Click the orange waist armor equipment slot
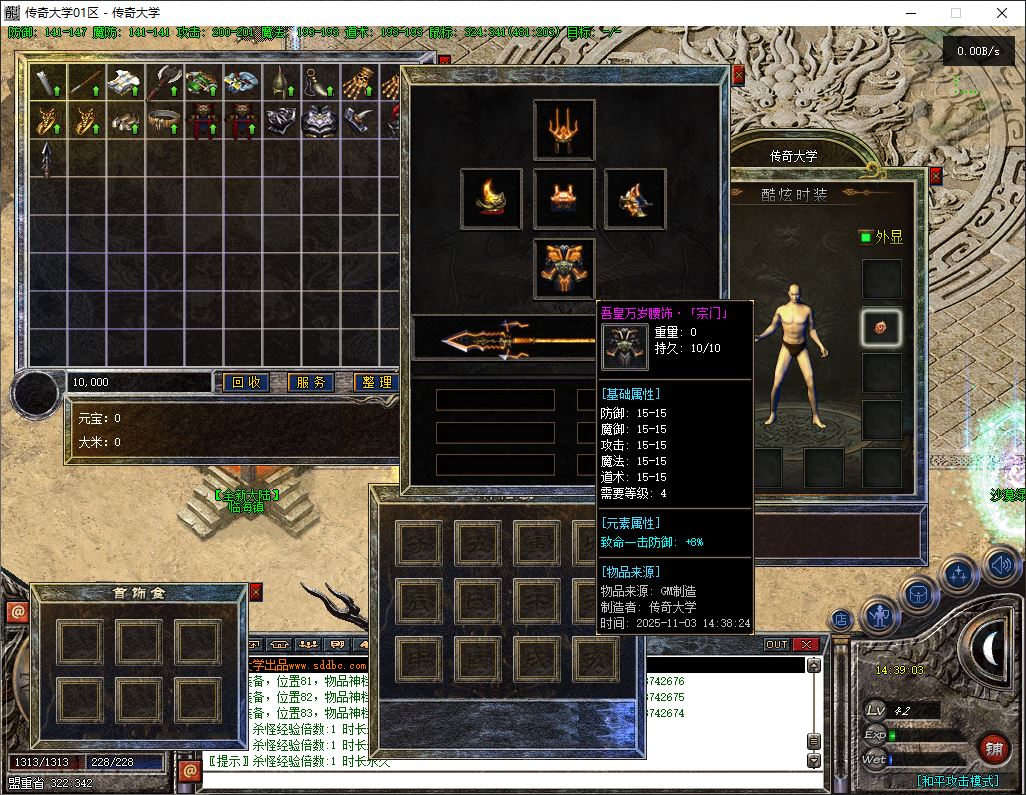Screen dimensions: 1026x795 (x=564, y=198)
